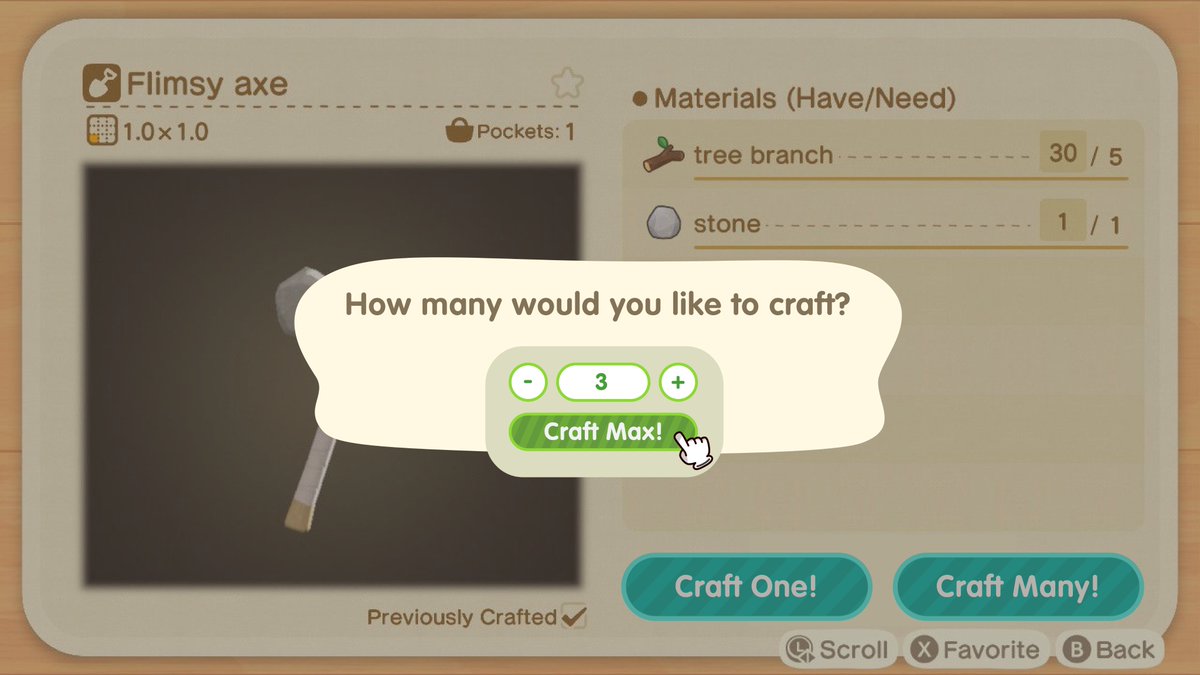
Task: Decrease craft quantity with minus button
Action: [528, 382]
